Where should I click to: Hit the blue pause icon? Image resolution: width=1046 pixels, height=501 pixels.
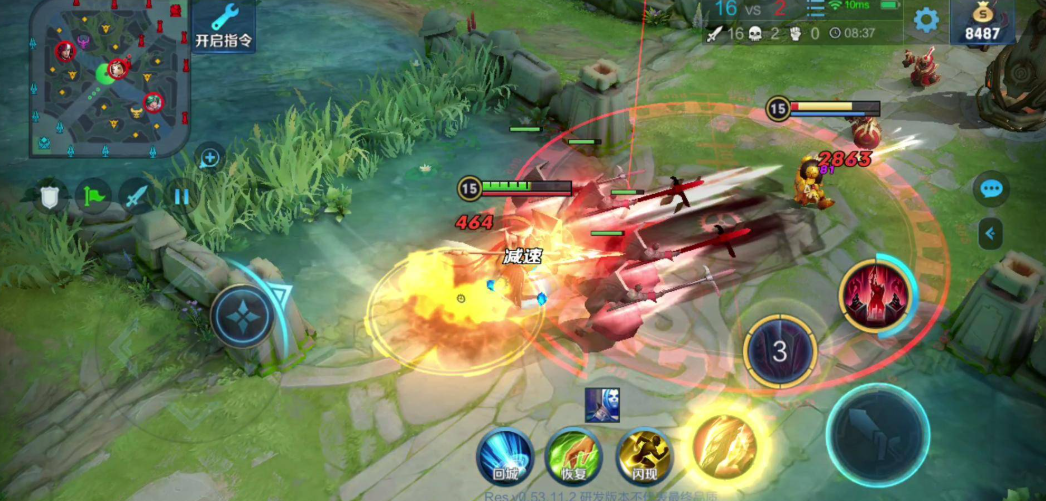point(181,195)
